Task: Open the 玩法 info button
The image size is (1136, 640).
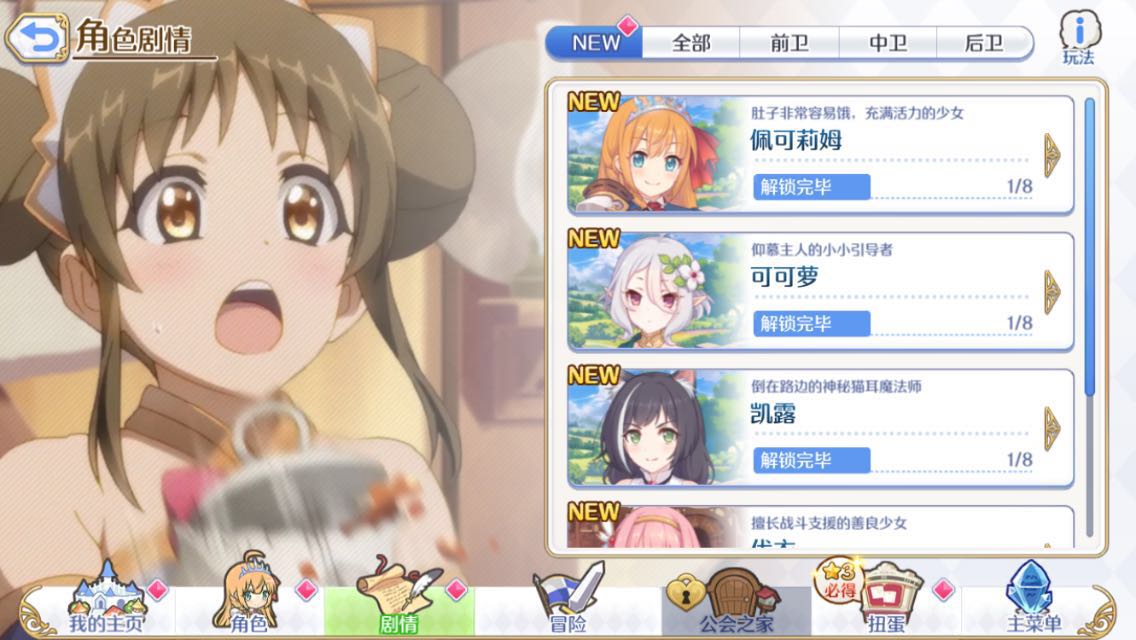Action: (1078, 40)
